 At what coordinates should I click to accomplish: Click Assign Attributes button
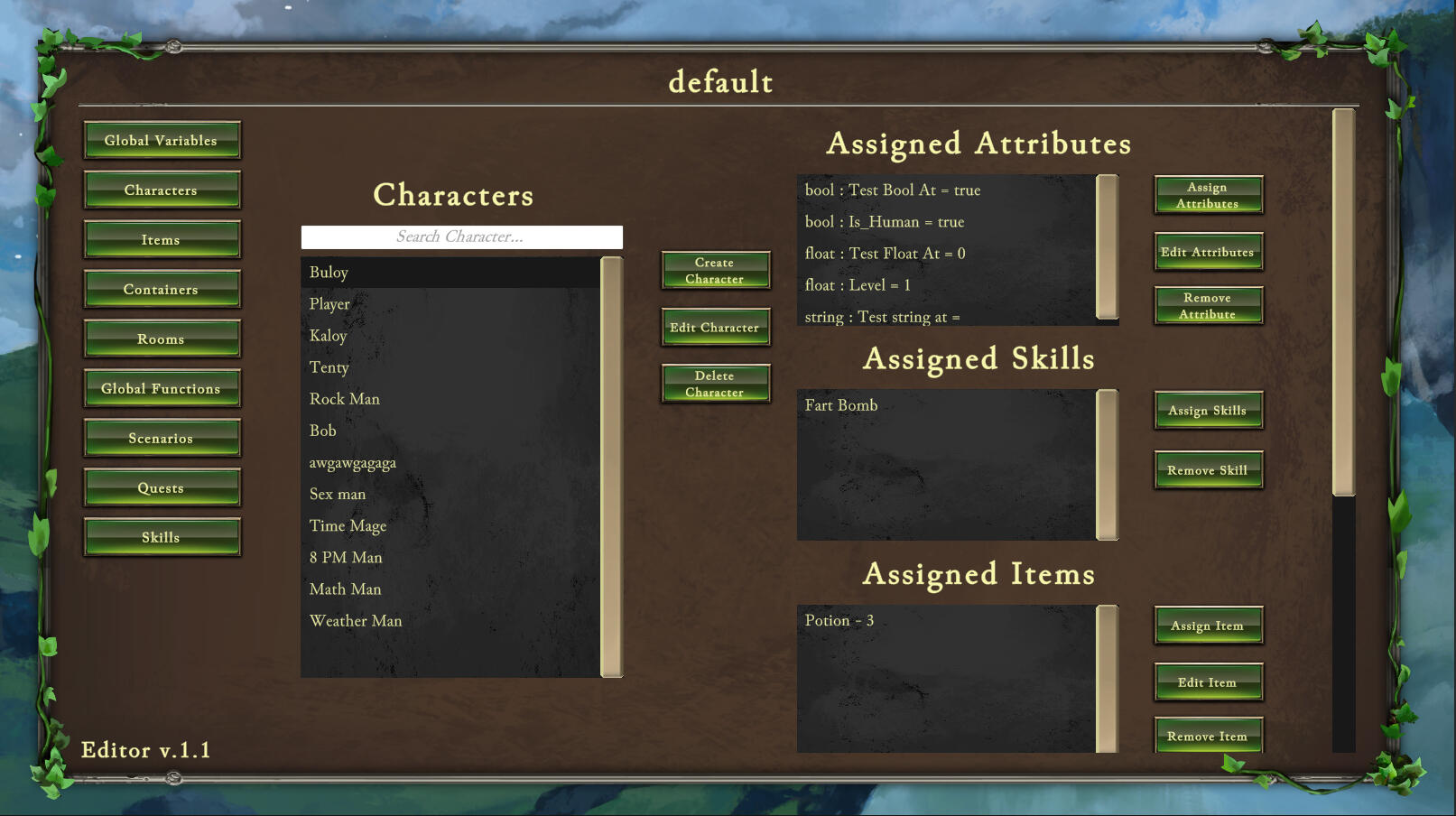click(1208, 196)
